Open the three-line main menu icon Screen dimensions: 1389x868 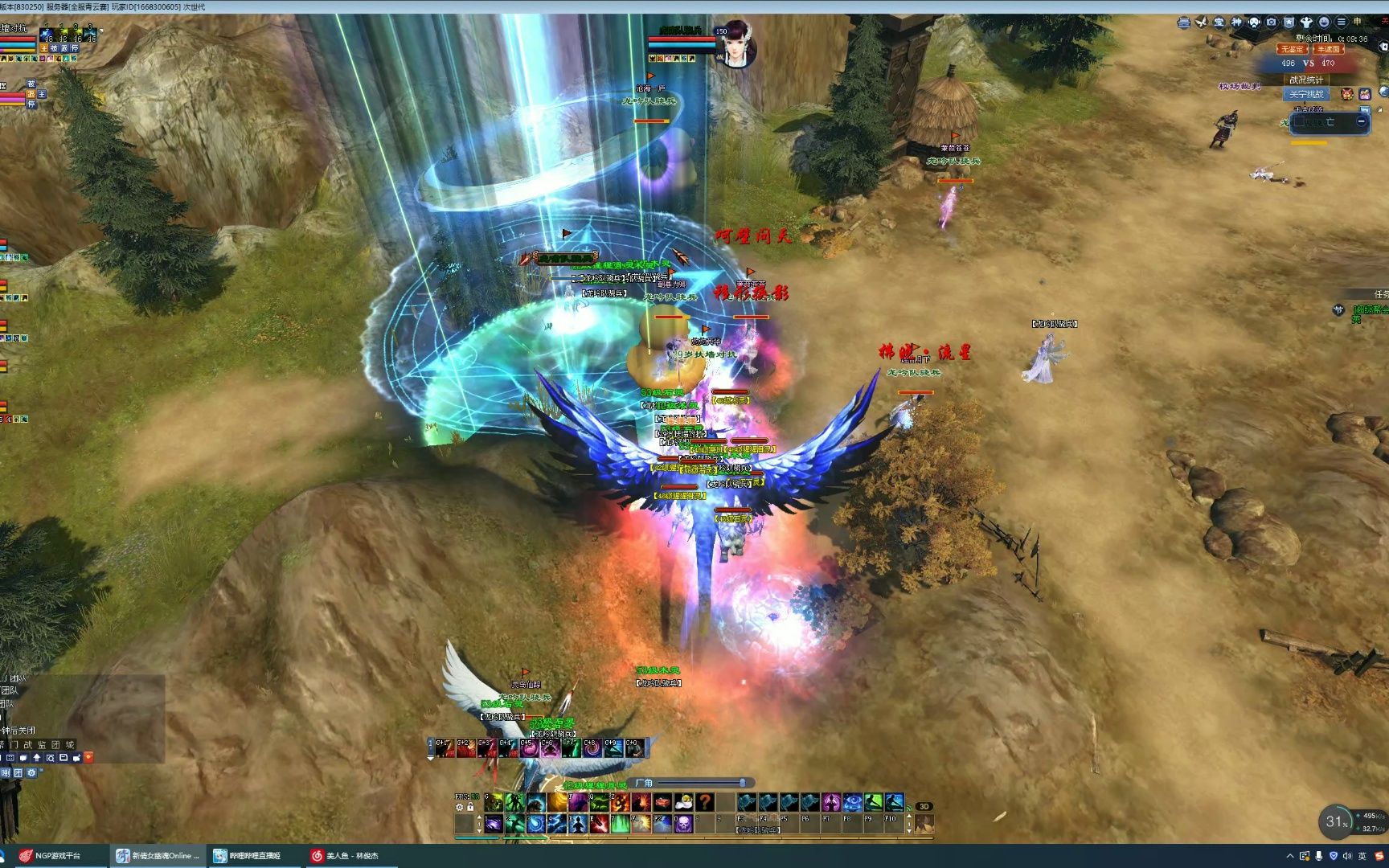pyautogui.click(x=1341, y=23)
